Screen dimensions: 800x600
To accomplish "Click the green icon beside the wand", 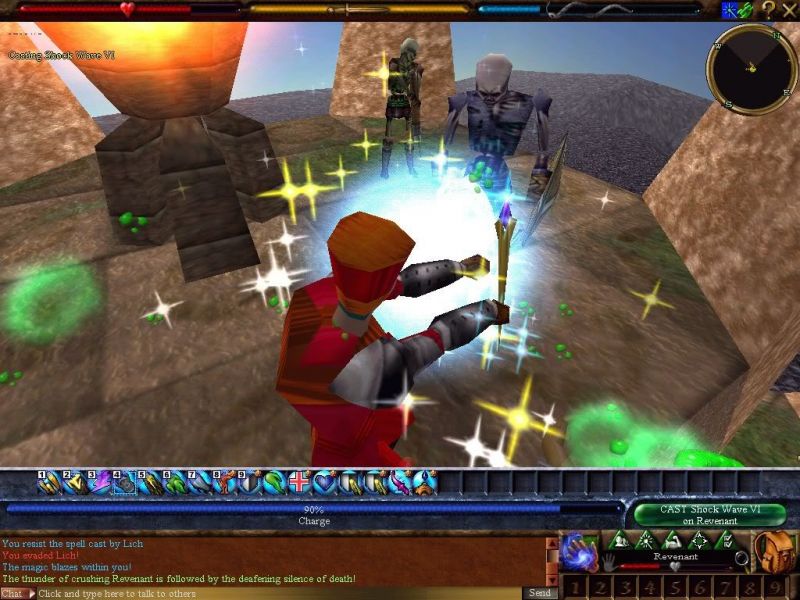I will pyautogui.click(x=746, y=10).
